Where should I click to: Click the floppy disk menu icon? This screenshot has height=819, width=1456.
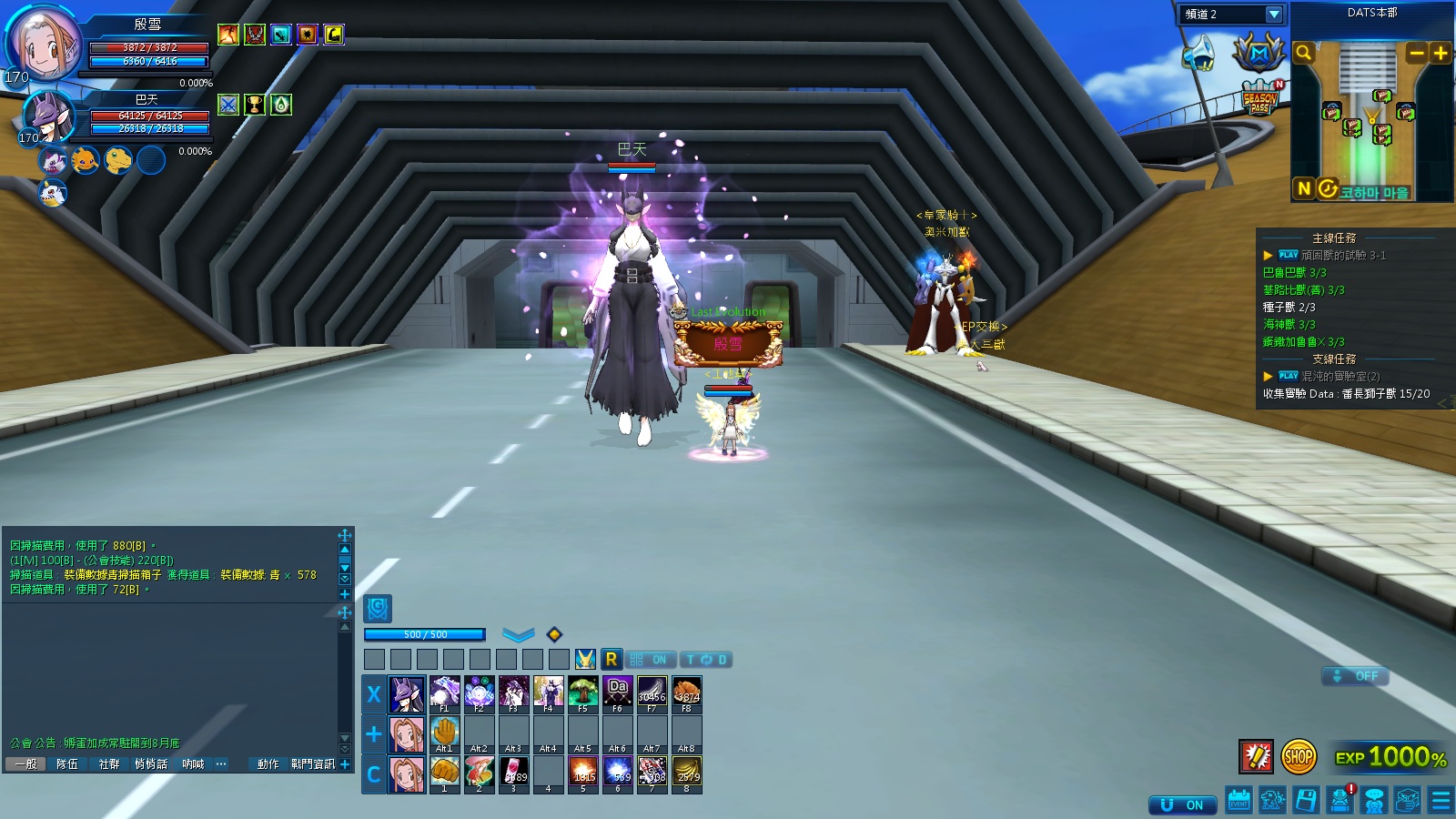1306,801
